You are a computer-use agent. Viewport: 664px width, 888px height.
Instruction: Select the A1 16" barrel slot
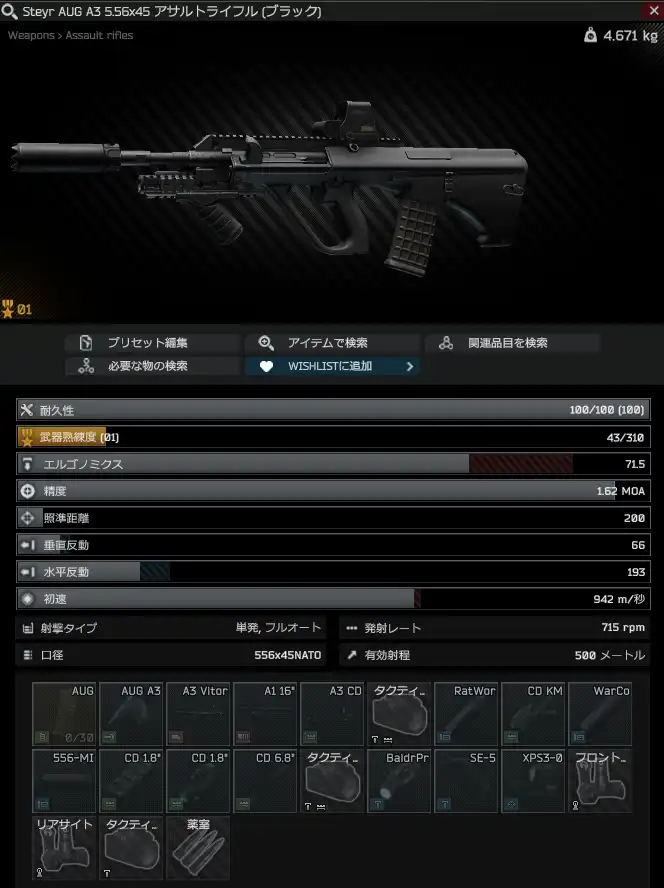pos(266,714)
